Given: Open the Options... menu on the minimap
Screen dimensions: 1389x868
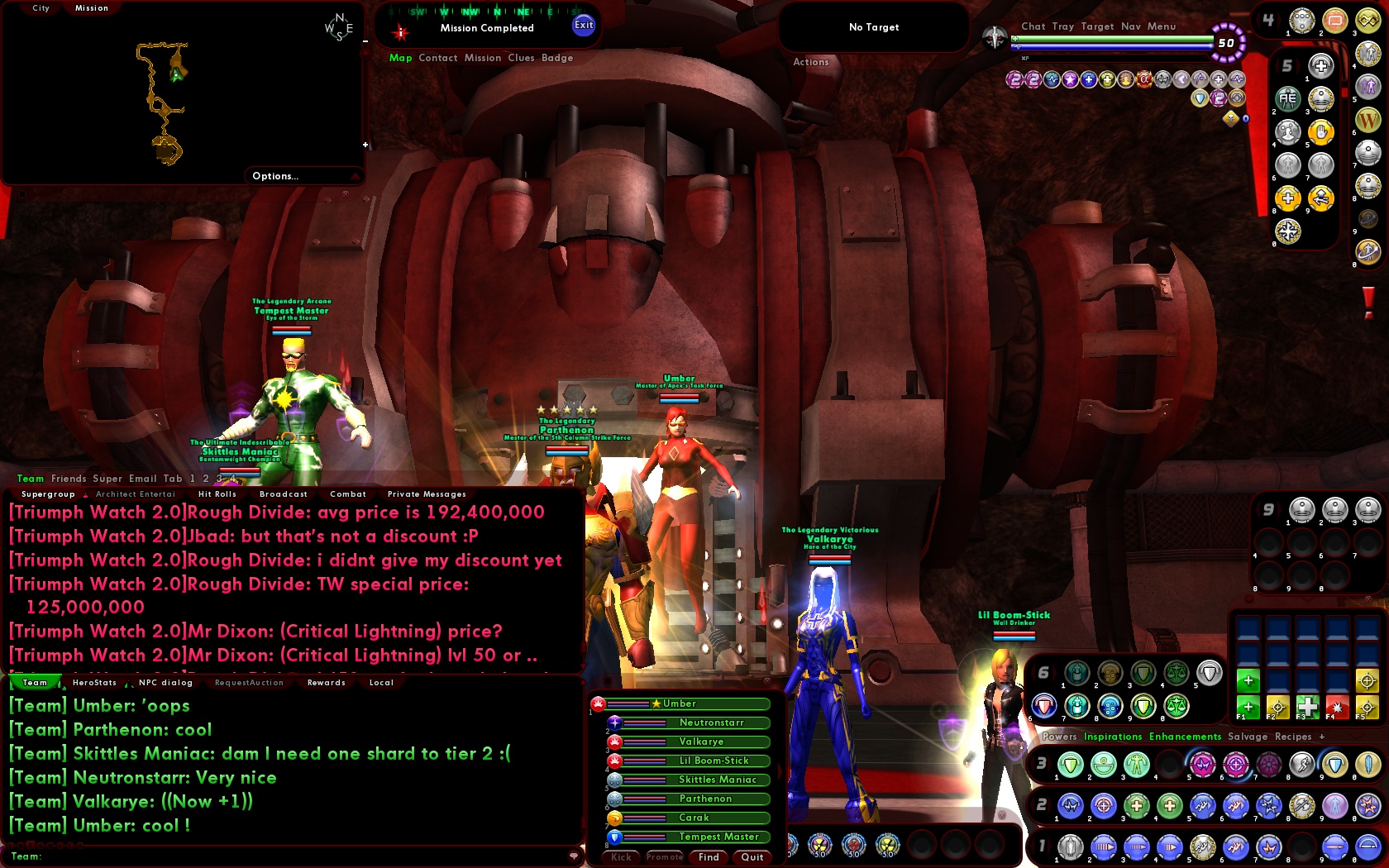Looking at the screenshot, I should (274, 175).
